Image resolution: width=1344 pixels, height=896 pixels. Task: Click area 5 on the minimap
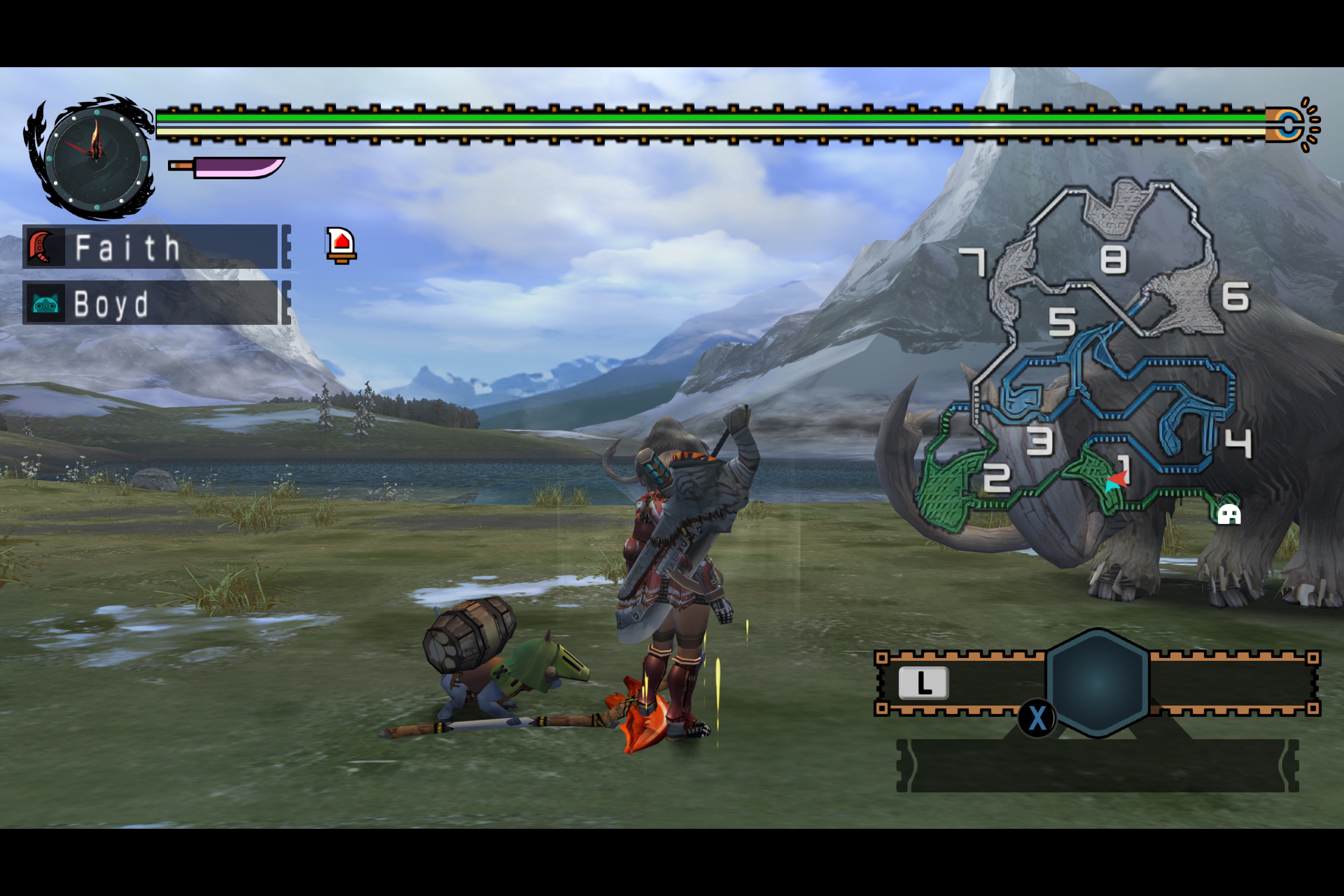tap(1062, 321)
